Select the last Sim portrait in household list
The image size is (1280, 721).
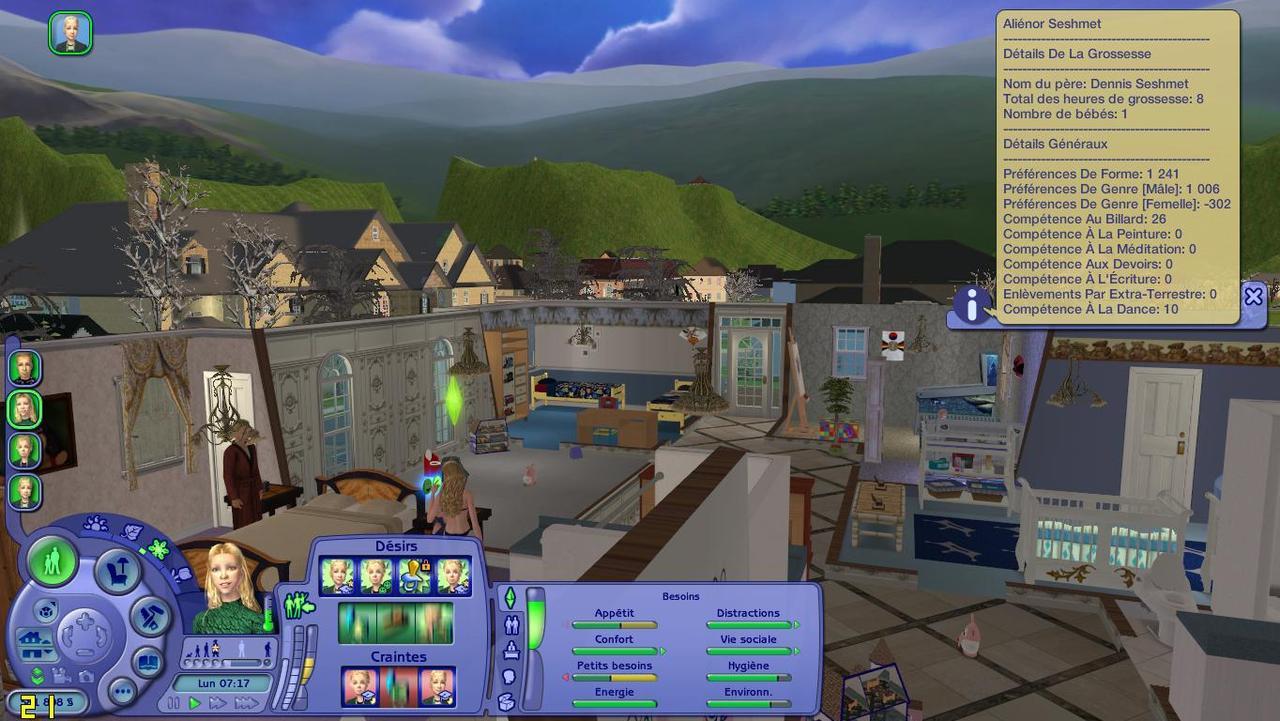(25, 491)
